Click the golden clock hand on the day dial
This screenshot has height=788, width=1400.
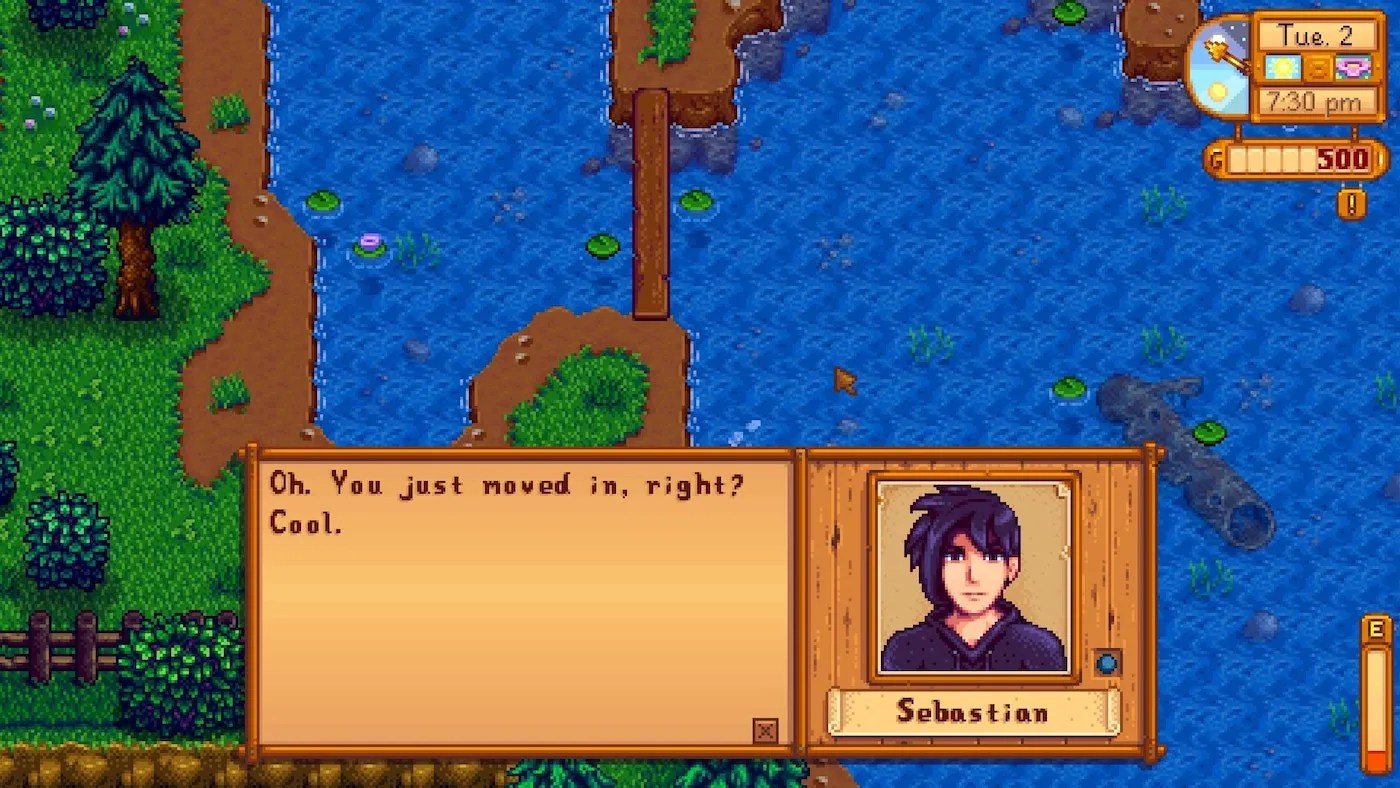click(1228, 55)
